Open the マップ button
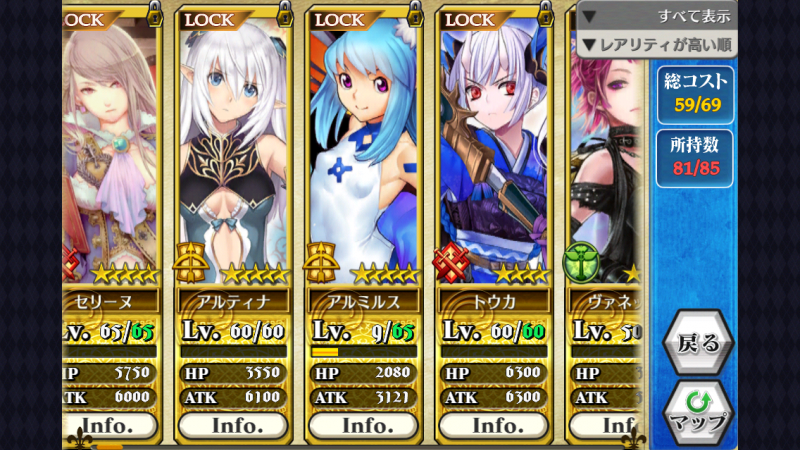The height and width of the screenshot is (450, 800). tap(698, 412)
